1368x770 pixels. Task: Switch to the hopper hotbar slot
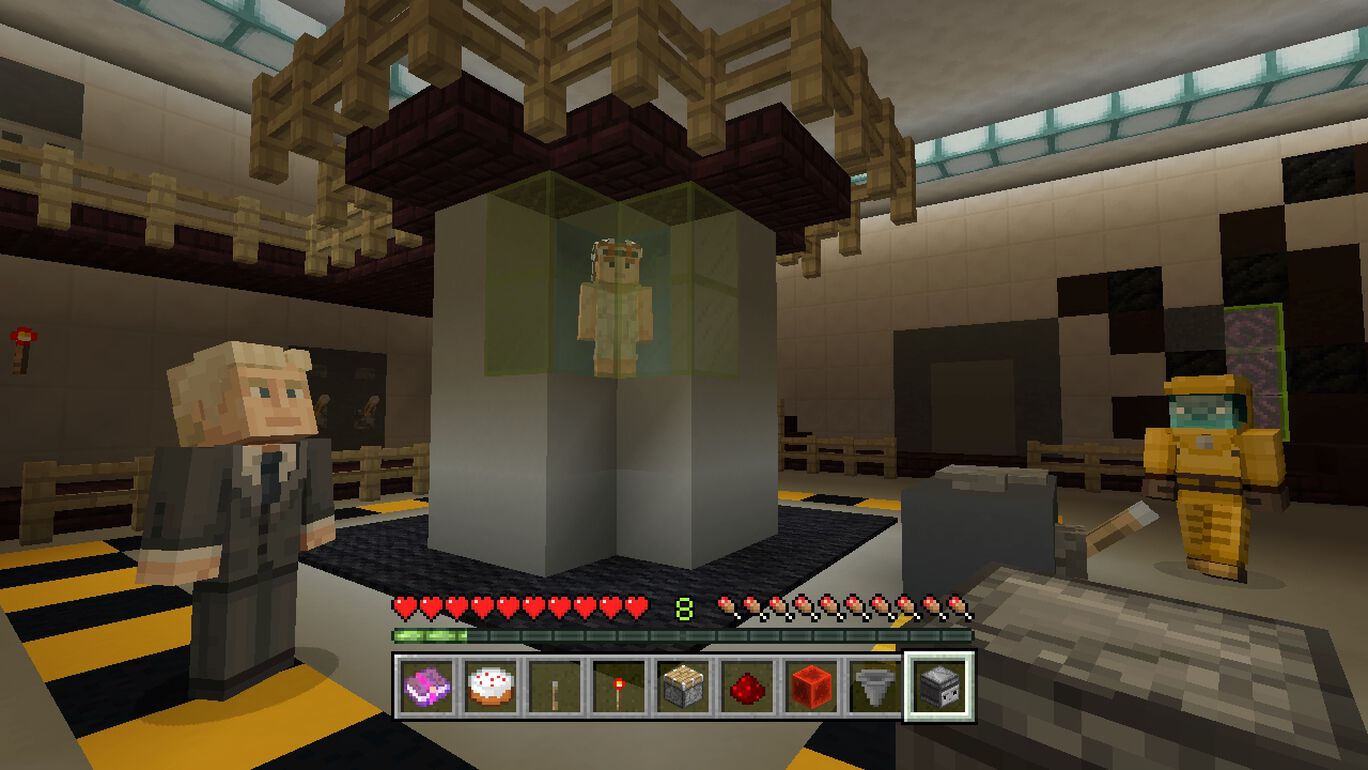[x=874, y=686]
